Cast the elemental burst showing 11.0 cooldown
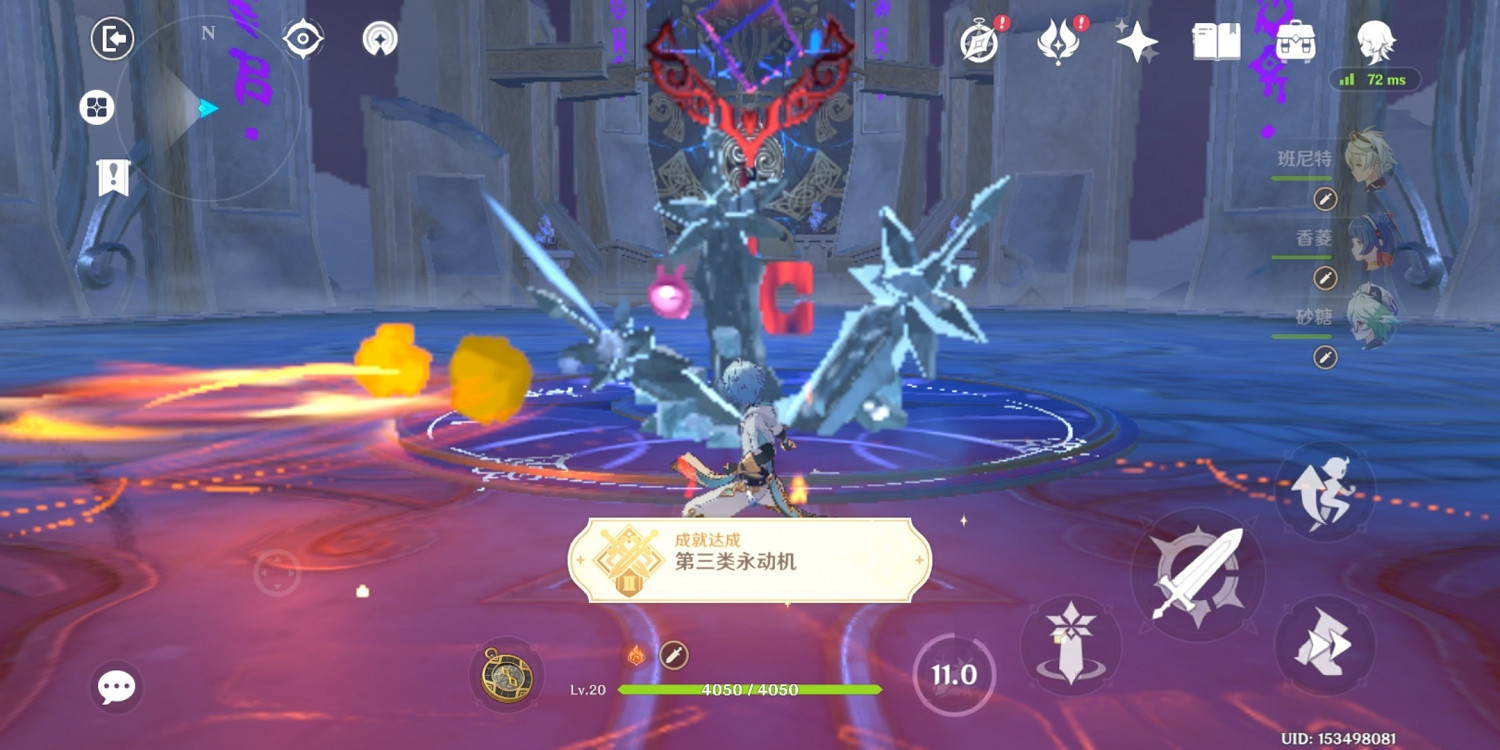The width and height of the screenshot is (1500, 750). tap(955, 675)
